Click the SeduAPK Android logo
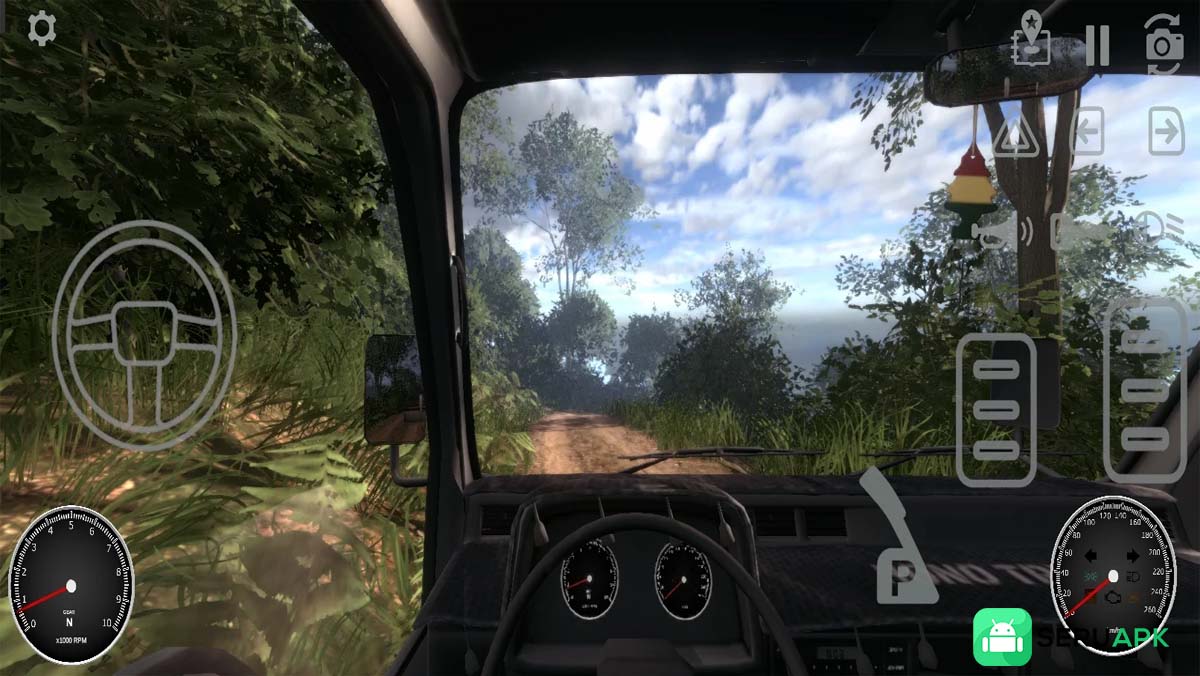The image size is (1200, 676). pyautogui.click(x=1002, y=637)
